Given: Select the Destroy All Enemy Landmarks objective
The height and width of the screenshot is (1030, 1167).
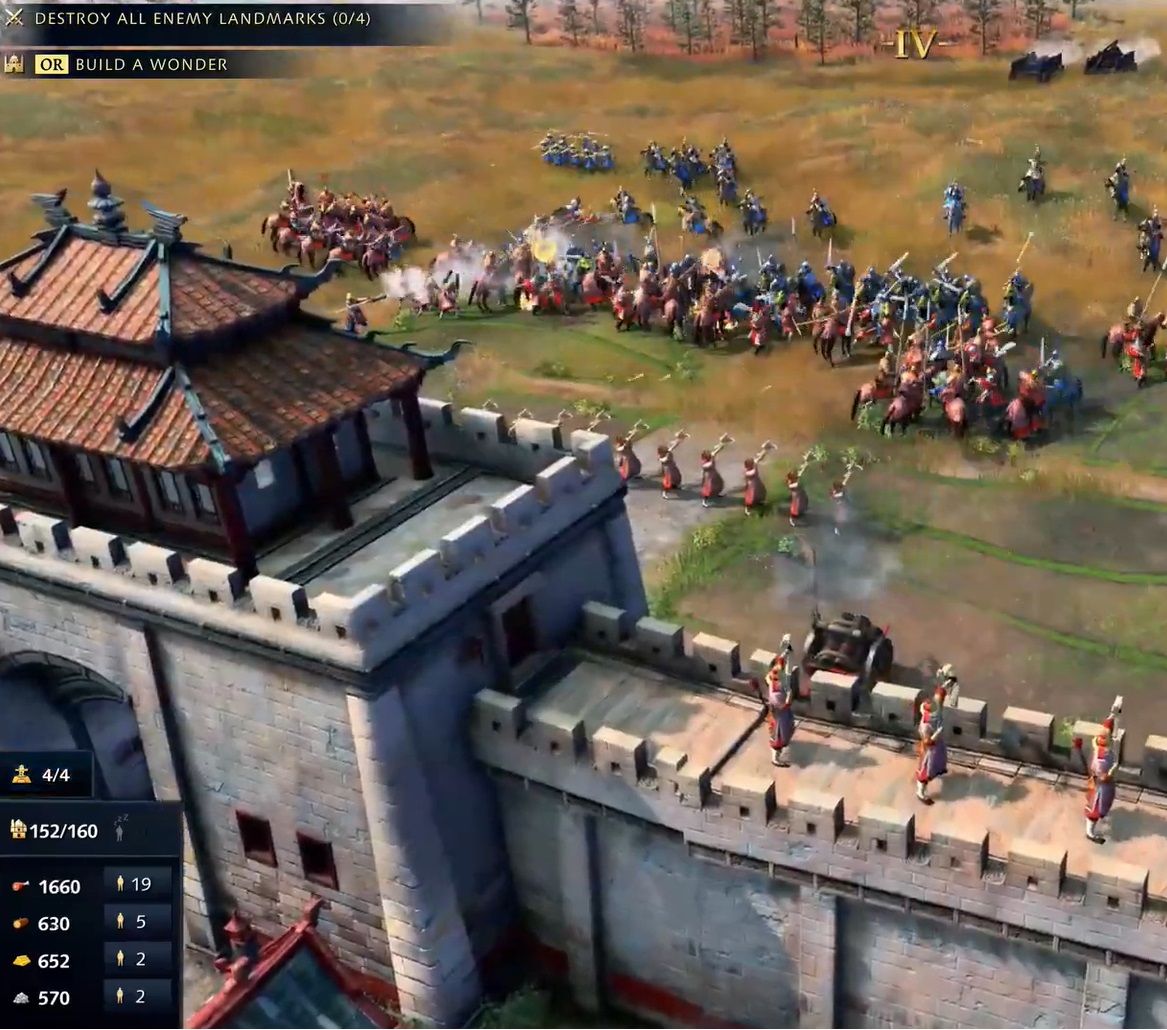Looking at the screenshot, I should [x=180, y=18].
